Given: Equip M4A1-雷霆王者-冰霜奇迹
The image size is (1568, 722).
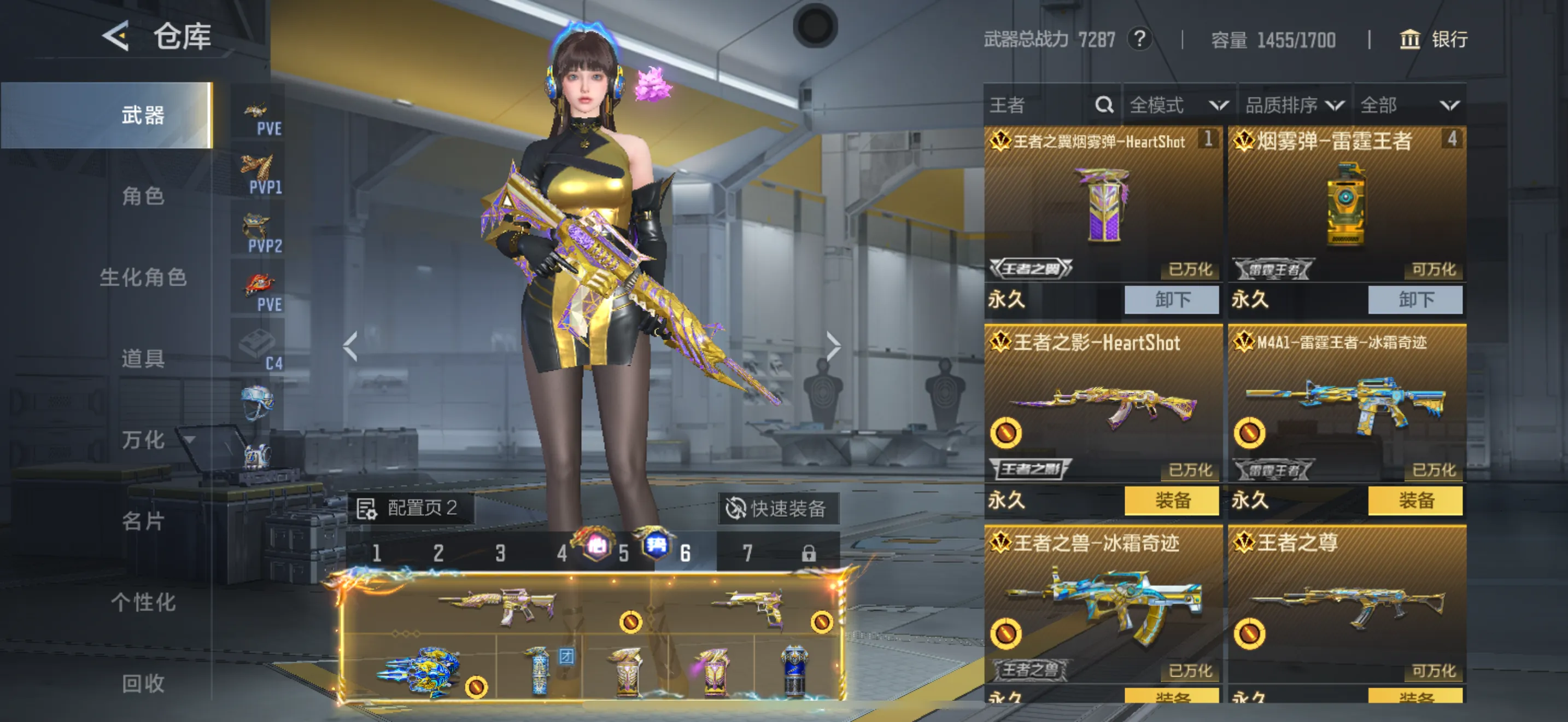Looking at the screenshot, I should 1414,500.
